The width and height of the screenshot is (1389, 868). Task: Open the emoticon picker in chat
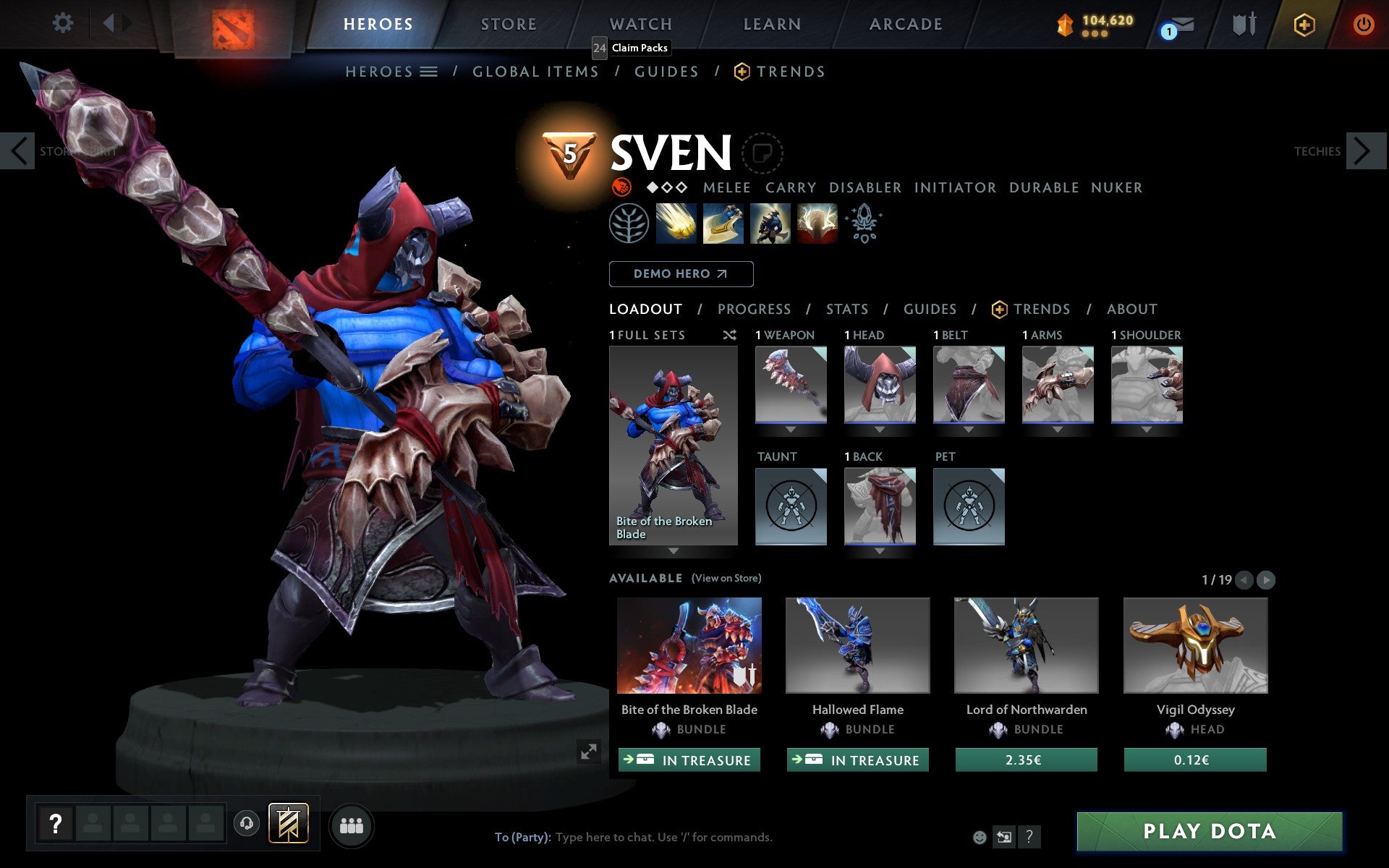tap(980, 838)
